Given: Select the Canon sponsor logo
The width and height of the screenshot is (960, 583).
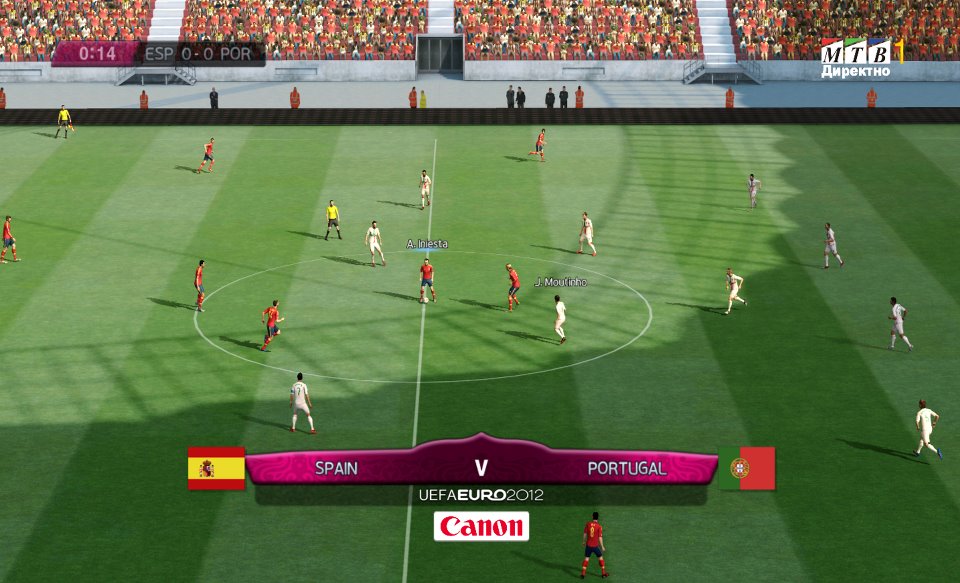Looking at the screenshot, I should click(481, 526).
